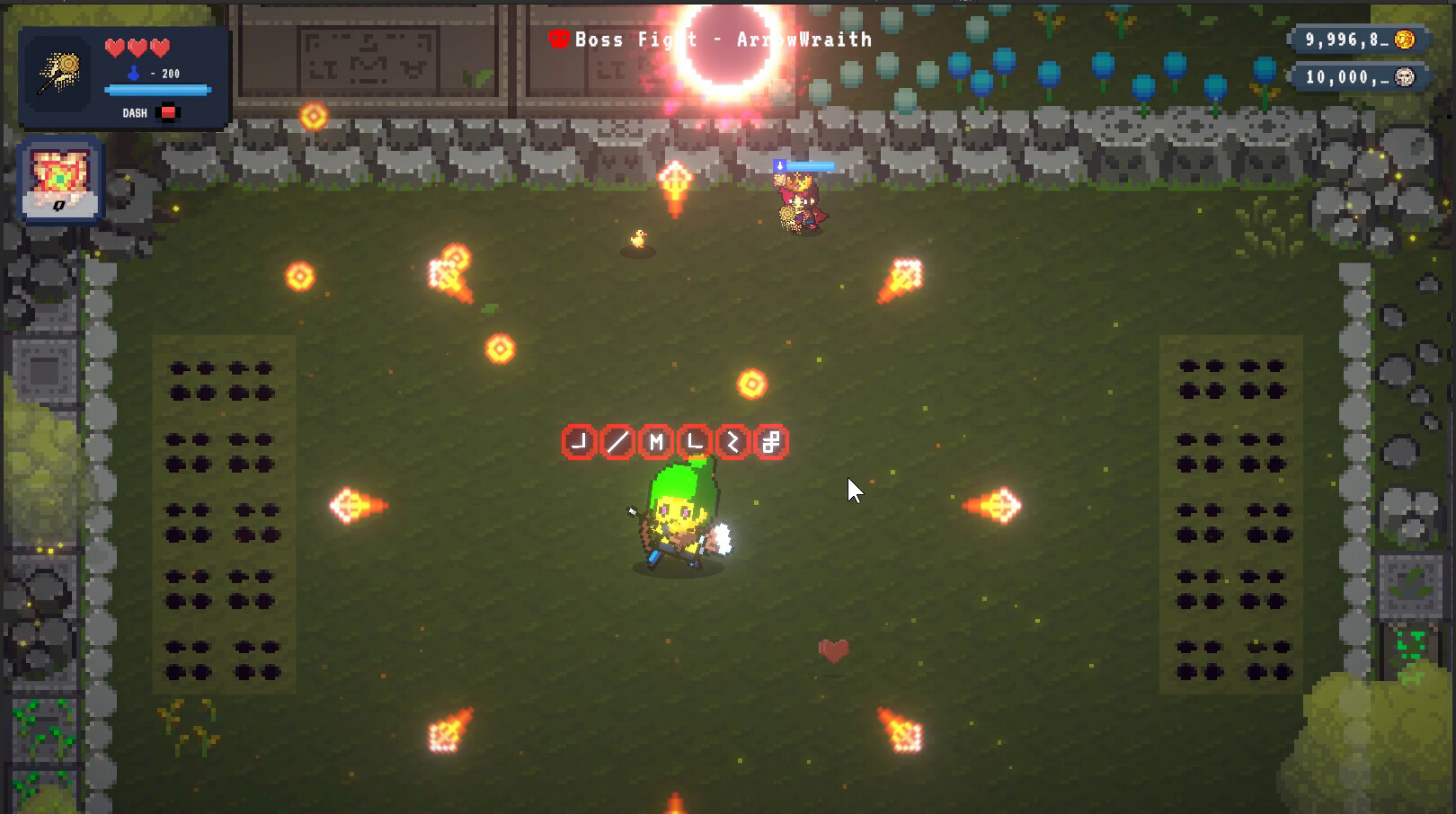This screenshot has height=814, width=1456.
Task: Click the Q explosion spell ability icon
Action: (60, 177)
